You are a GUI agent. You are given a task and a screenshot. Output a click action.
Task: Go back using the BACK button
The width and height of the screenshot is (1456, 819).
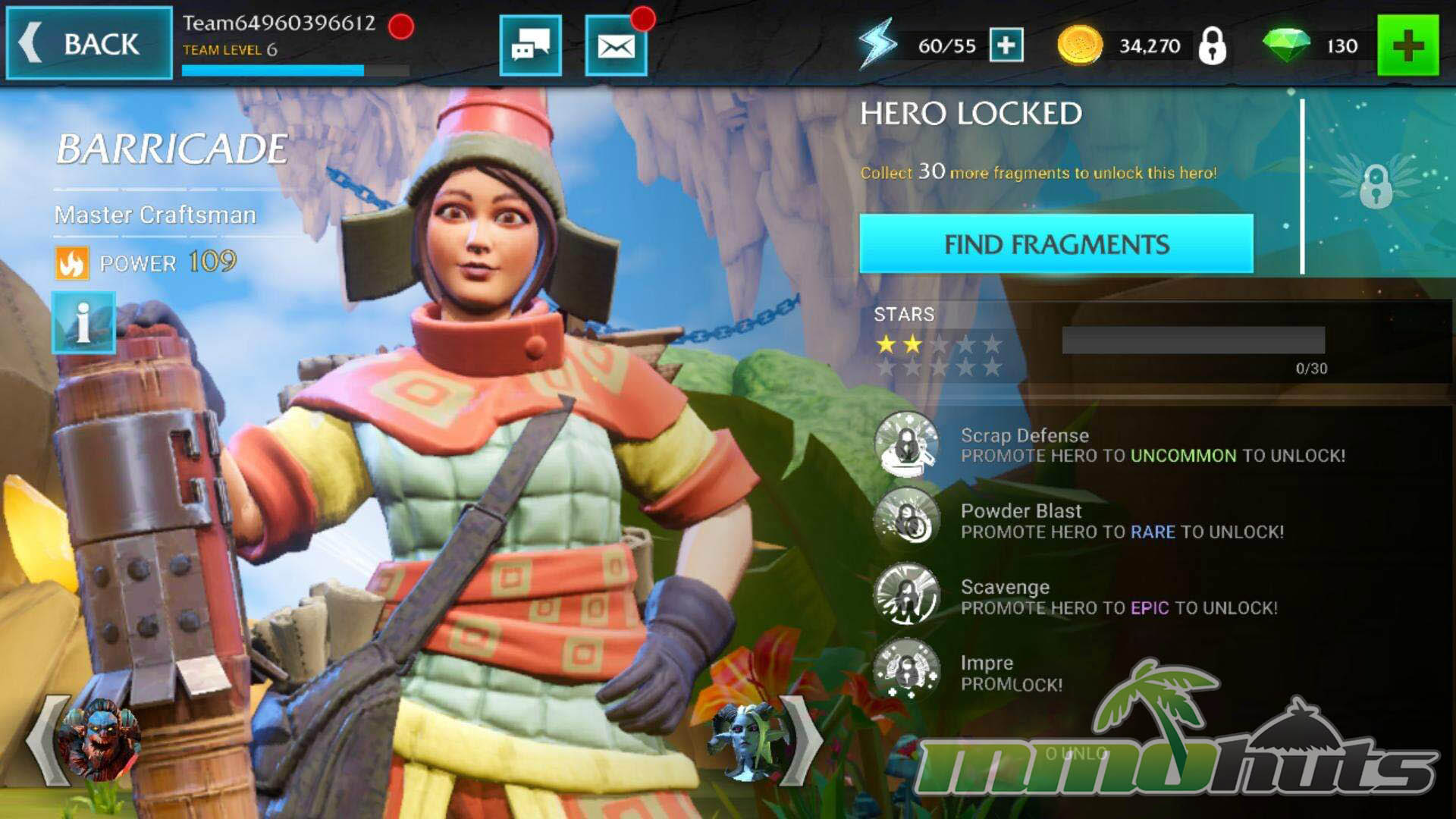pyautogui.click(x=89, y=43)
